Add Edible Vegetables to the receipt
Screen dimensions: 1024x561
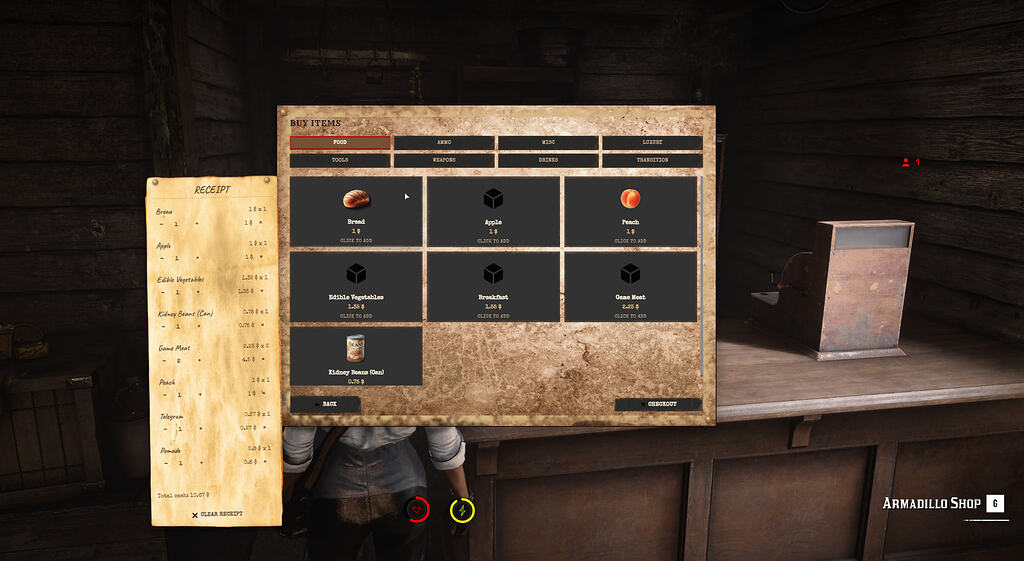point(356,286)
